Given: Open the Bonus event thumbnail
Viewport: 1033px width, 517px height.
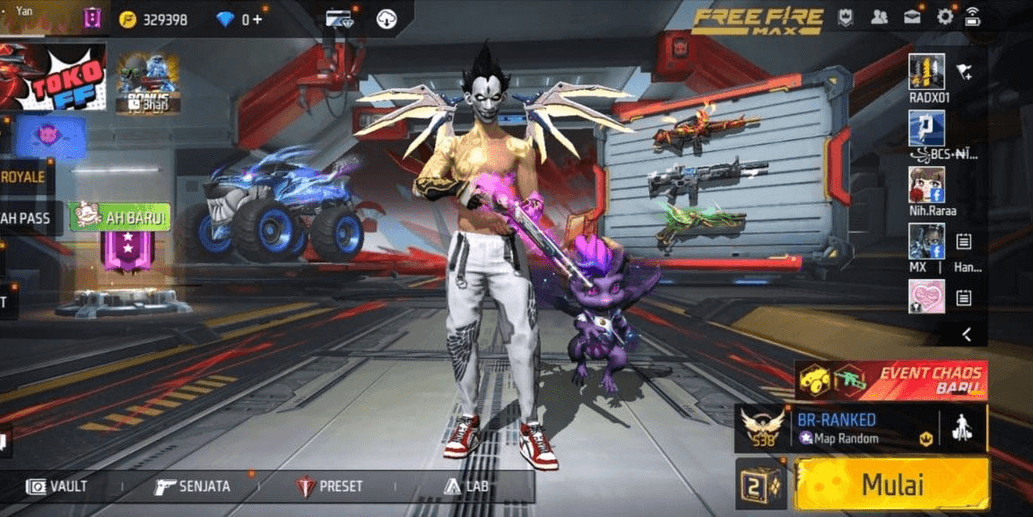Looking at the screenshot, I should coord(148,83).
